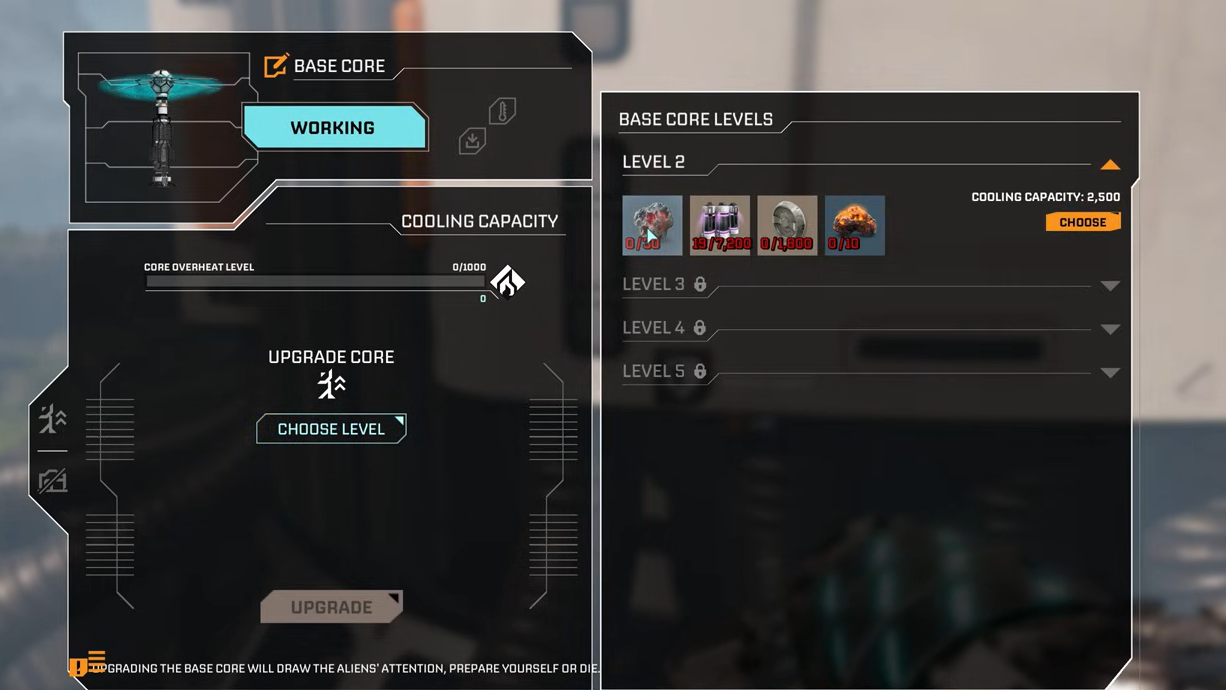Image resolution: width=1226 pixels, height=690 pixels.
Task: Inspect the glowing orange rock requirement
Action: pos(855,225)
